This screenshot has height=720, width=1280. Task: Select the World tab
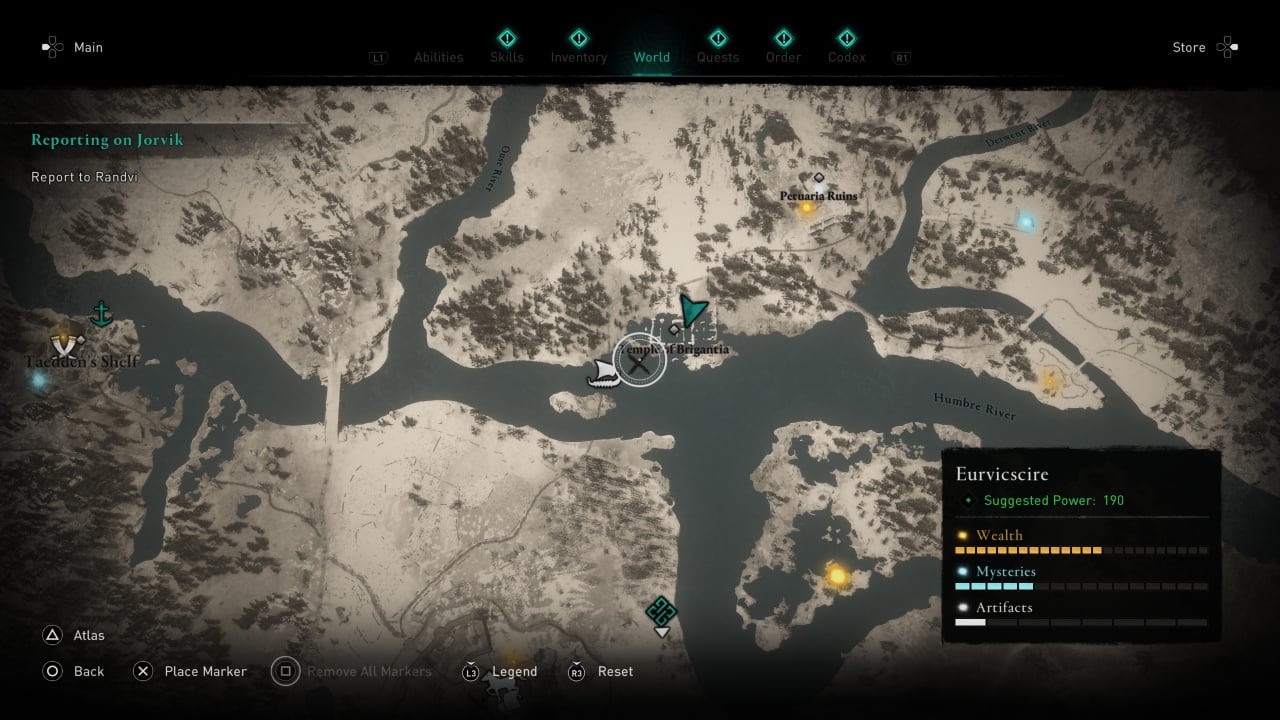pyautogui.click(x=651, y=57)
